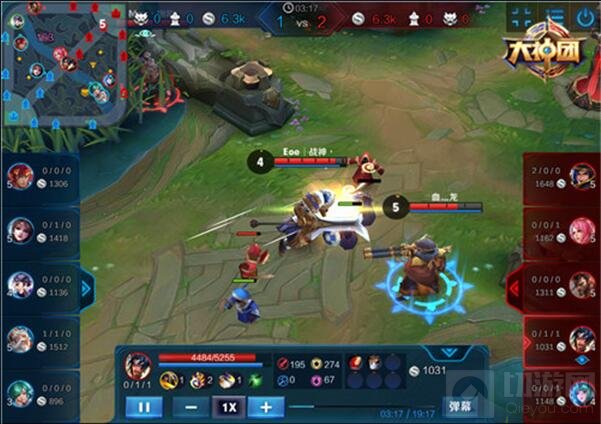Pause the replay playback
The width and height of the screenshot is (601, 424).
143,407
